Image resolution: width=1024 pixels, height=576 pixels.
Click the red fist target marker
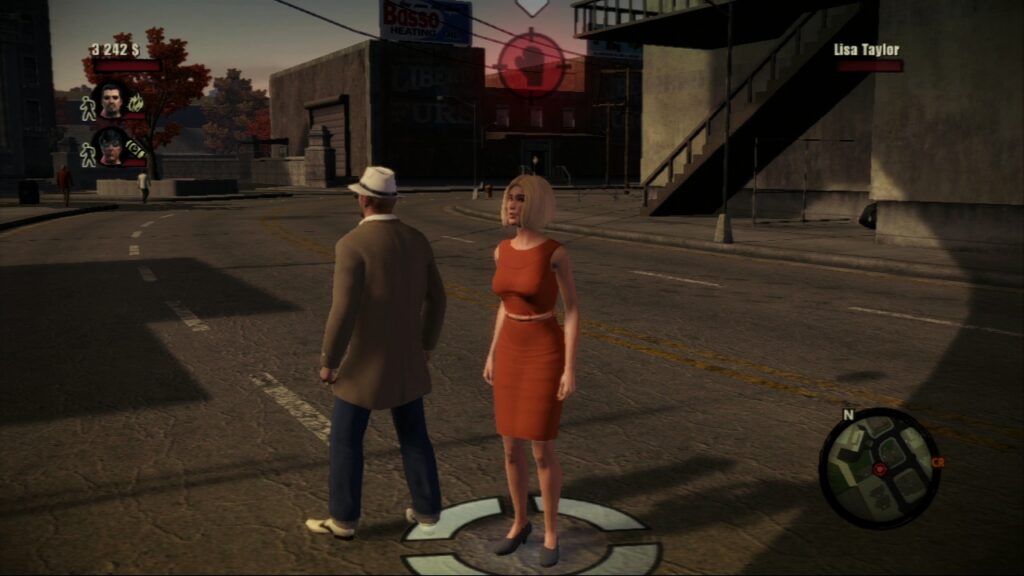531,62
